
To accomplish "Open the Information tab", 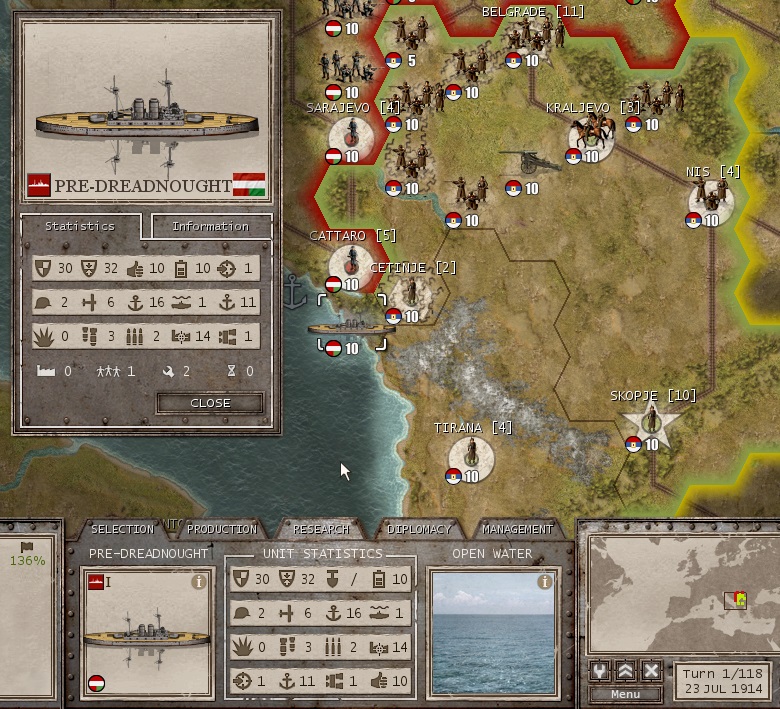I will 210,226.
